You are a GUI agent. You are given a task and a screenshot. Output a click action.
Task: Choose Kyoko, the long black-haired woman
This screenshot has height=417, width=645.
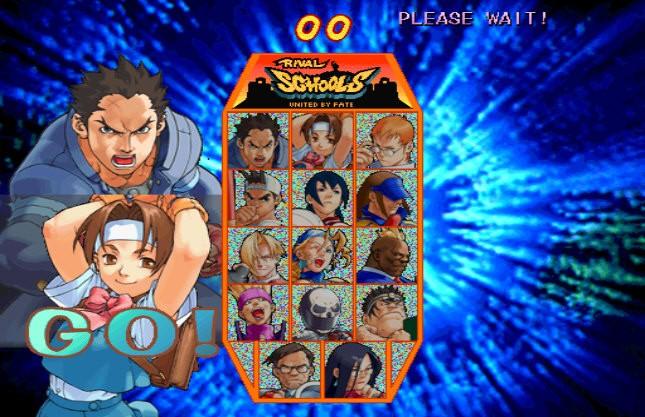point(353,367)
